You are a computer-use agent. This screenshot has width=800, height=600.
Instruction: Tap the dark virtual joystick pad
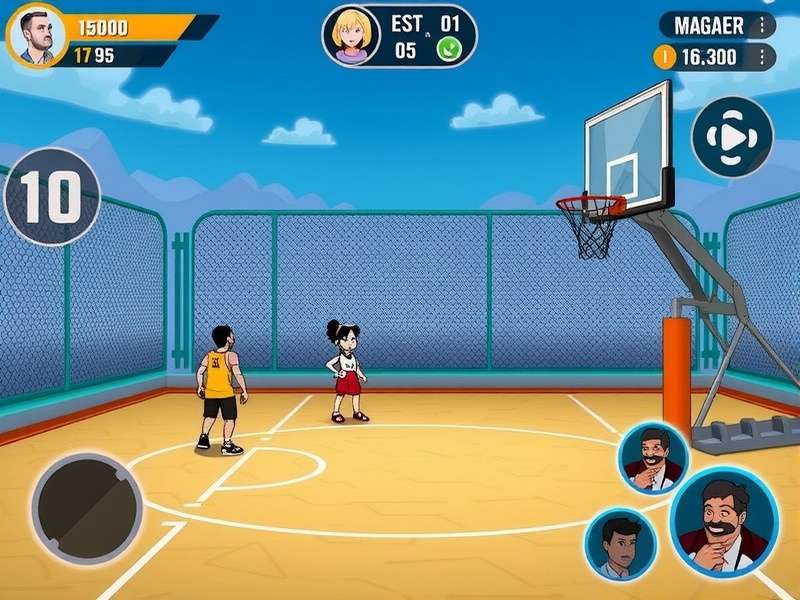86,507
